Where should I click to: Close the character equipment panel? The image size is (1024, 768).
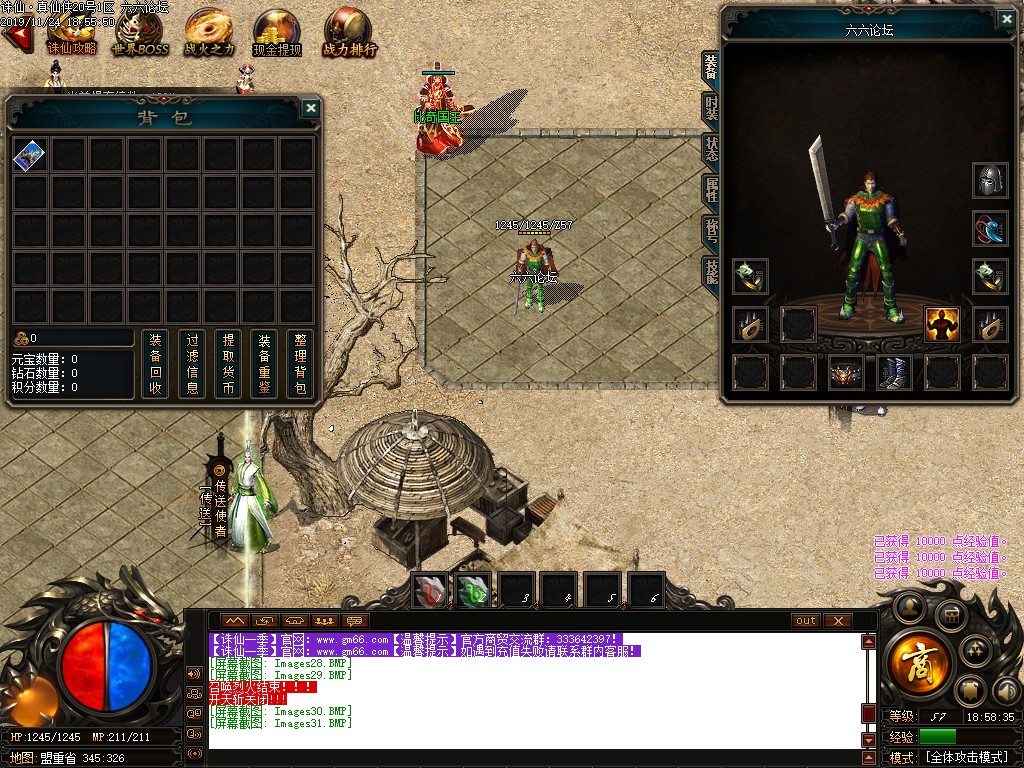[1006, 18]
